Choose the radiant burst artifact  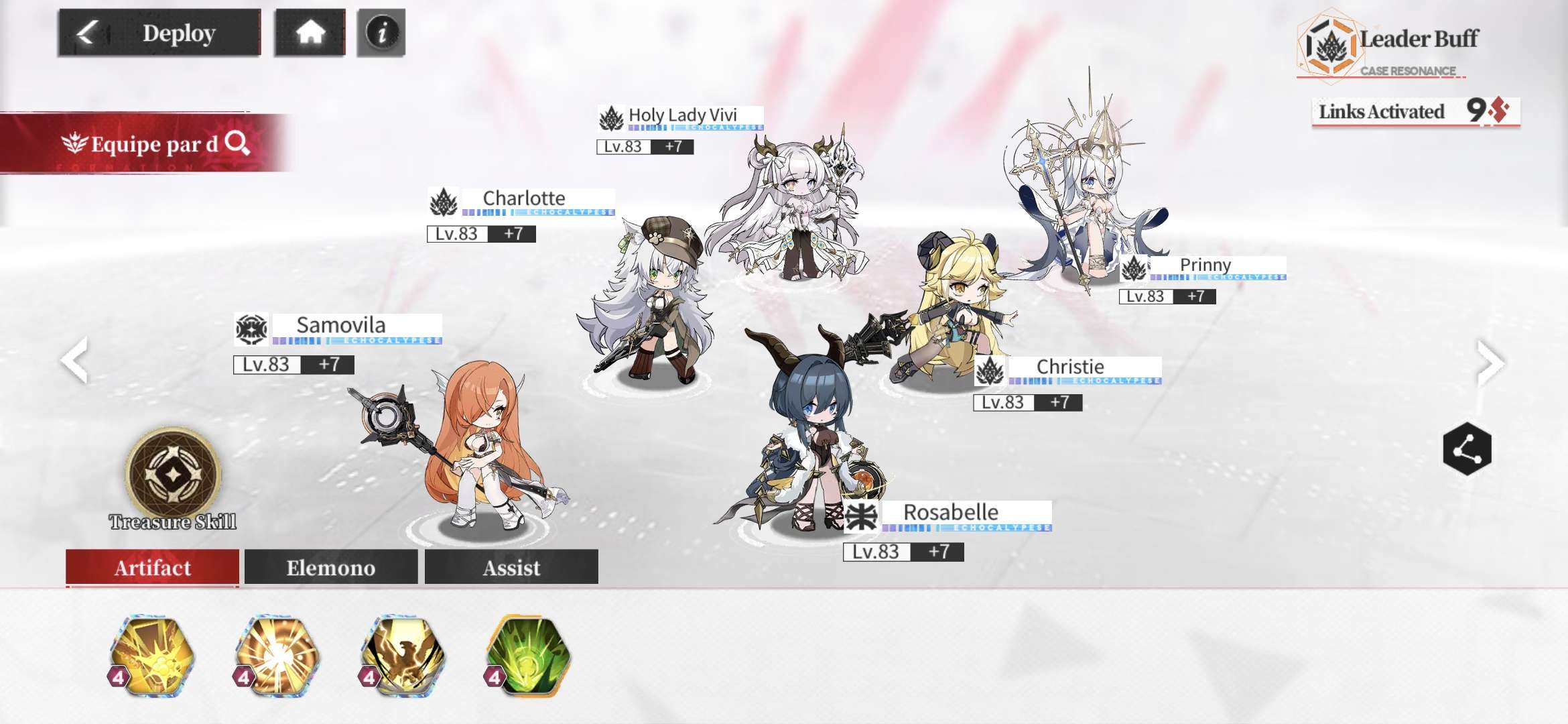pyautogui.click(x=277, y=656)
